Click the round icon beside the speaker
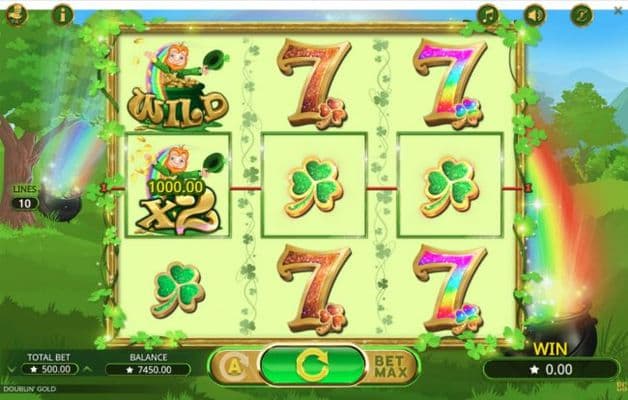 (x=582, y=14)
